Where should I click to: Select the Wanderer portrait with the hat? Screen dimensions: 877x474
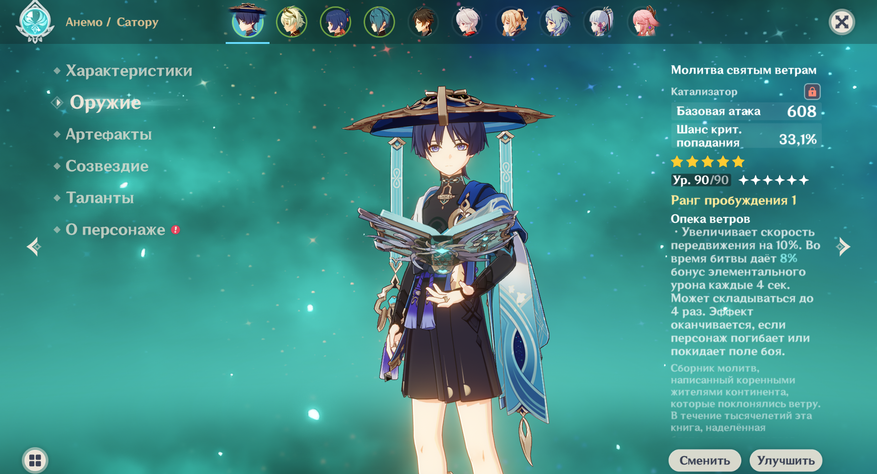click(x=247, y=21)
